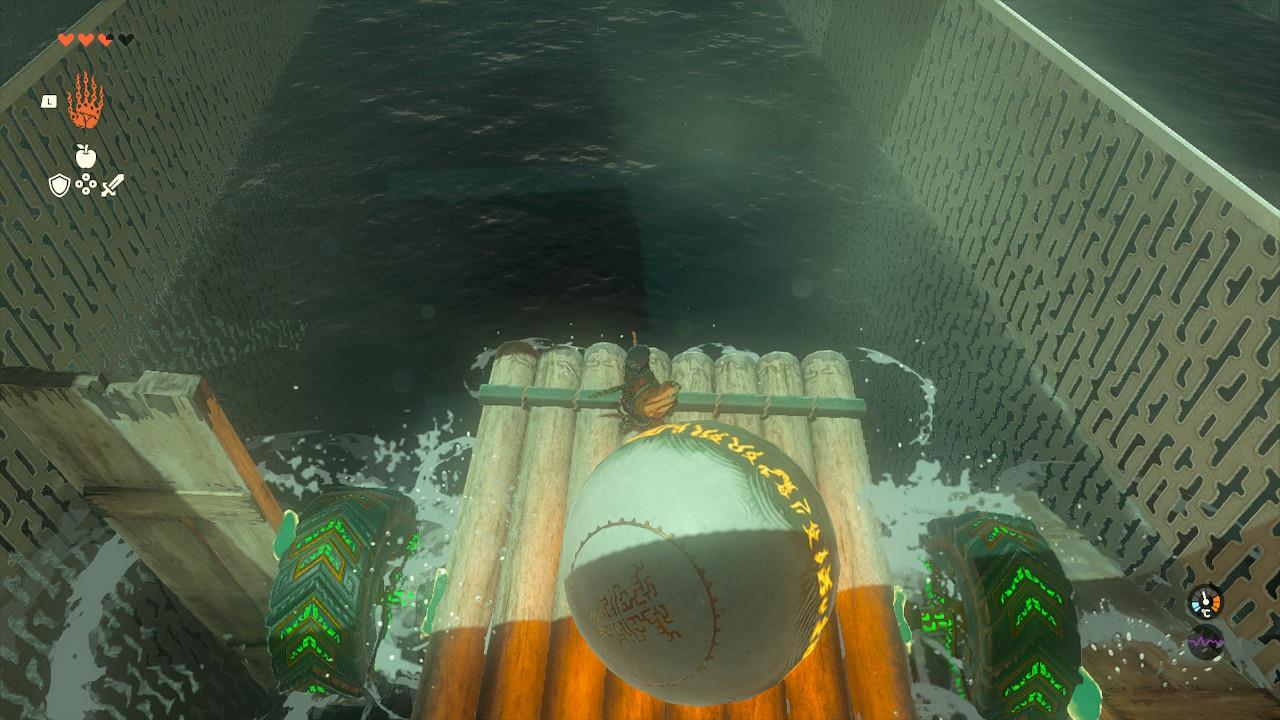
Task: Open the apple materials shortcut
Action: tap(85, 156)
